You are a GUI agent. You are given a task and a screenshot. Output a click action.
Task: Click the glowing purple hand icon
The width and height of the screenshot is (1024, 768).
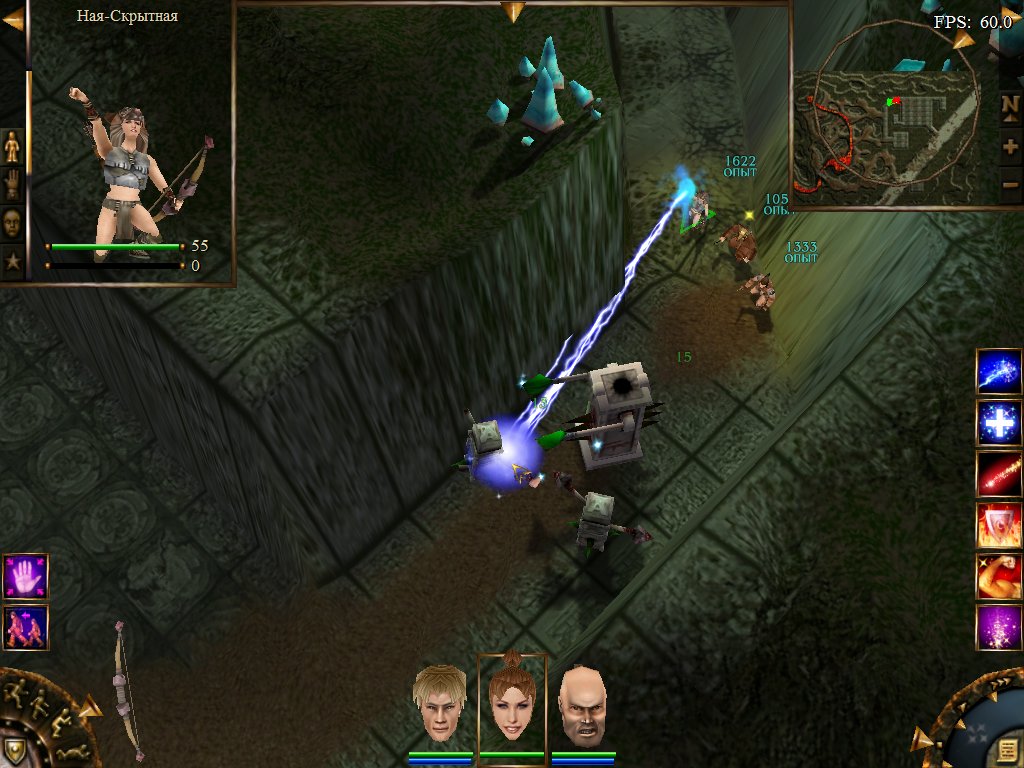click(x=25, y=576)
